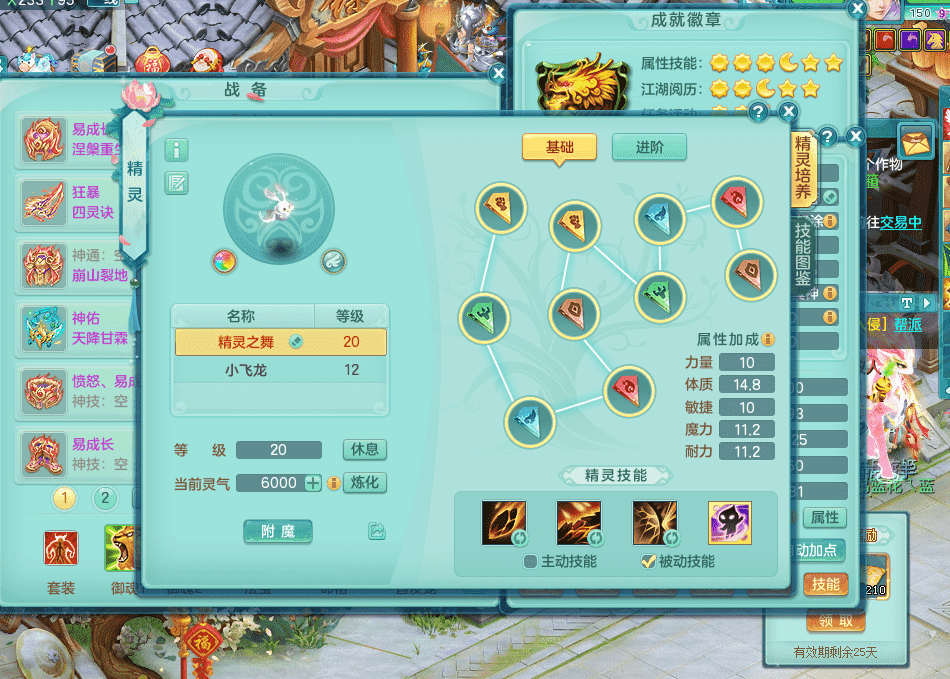The height and width of the screenshot is (679, 950).
Task: Switch to the 进阶 tab
Action: click(x=649, y=147)
